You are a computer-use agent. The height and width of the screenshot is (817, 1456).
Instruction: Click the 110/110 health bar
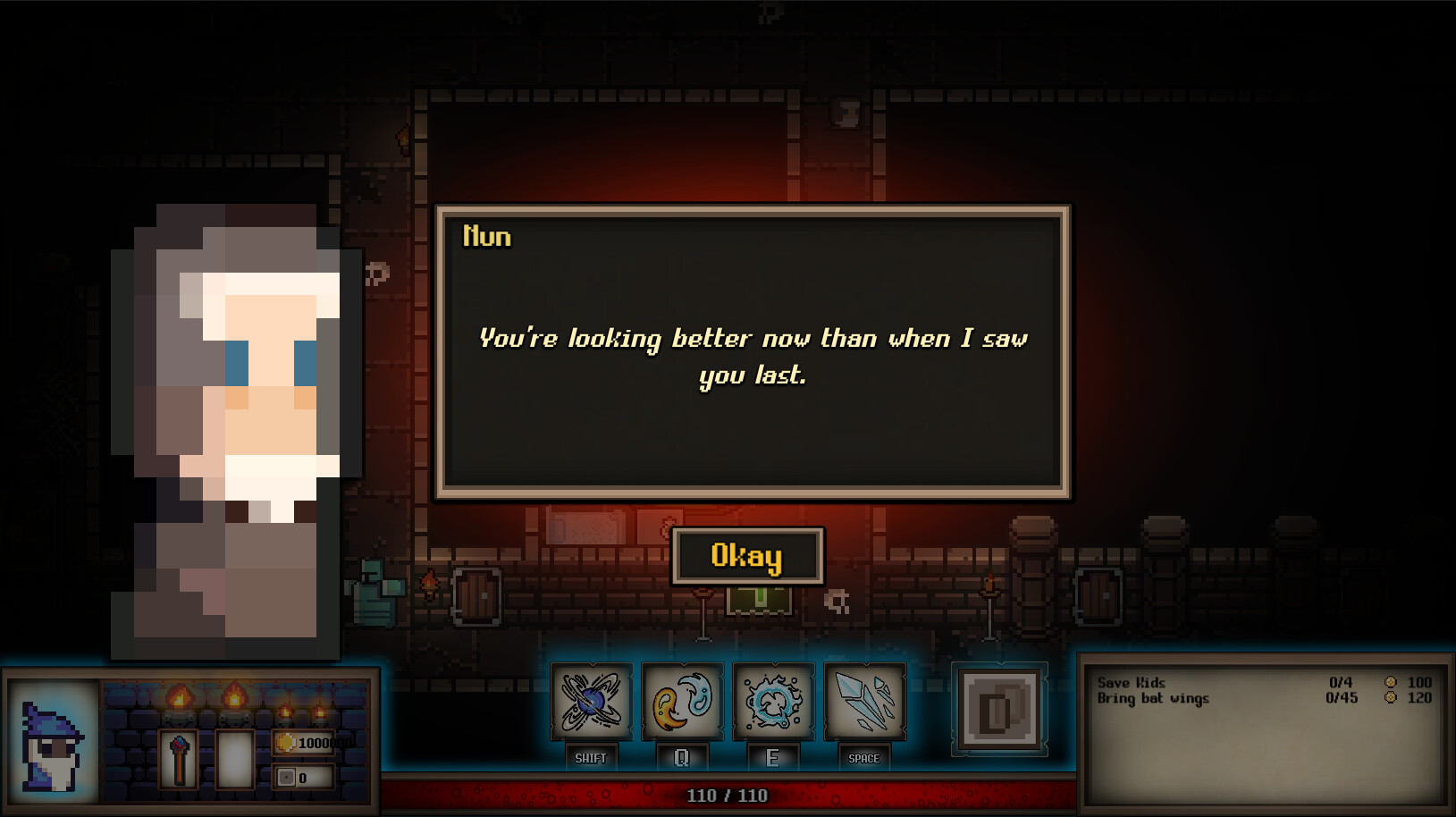(728, 794)
